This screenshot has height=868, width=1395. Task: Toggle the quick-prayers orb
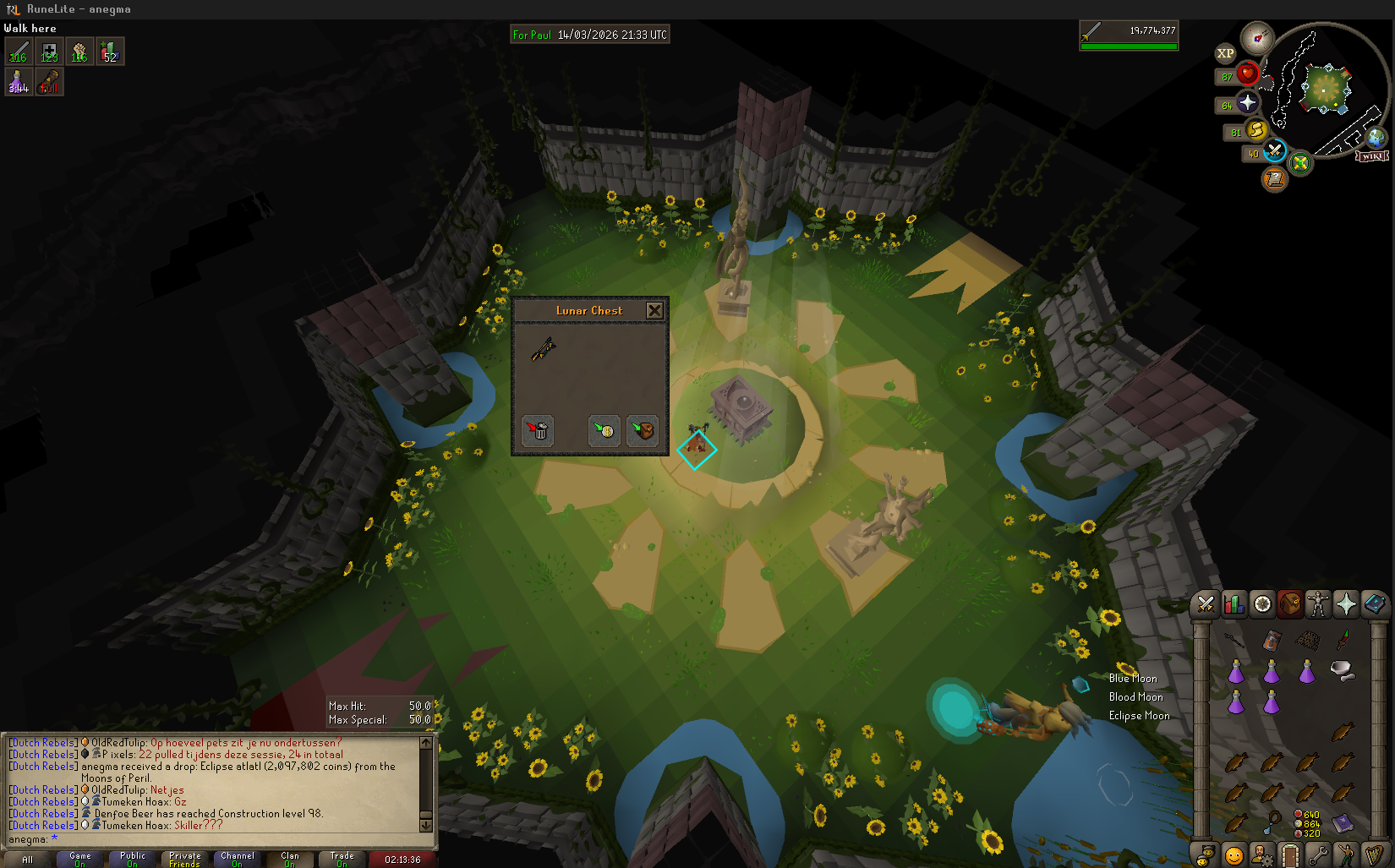click(1247, 103)
